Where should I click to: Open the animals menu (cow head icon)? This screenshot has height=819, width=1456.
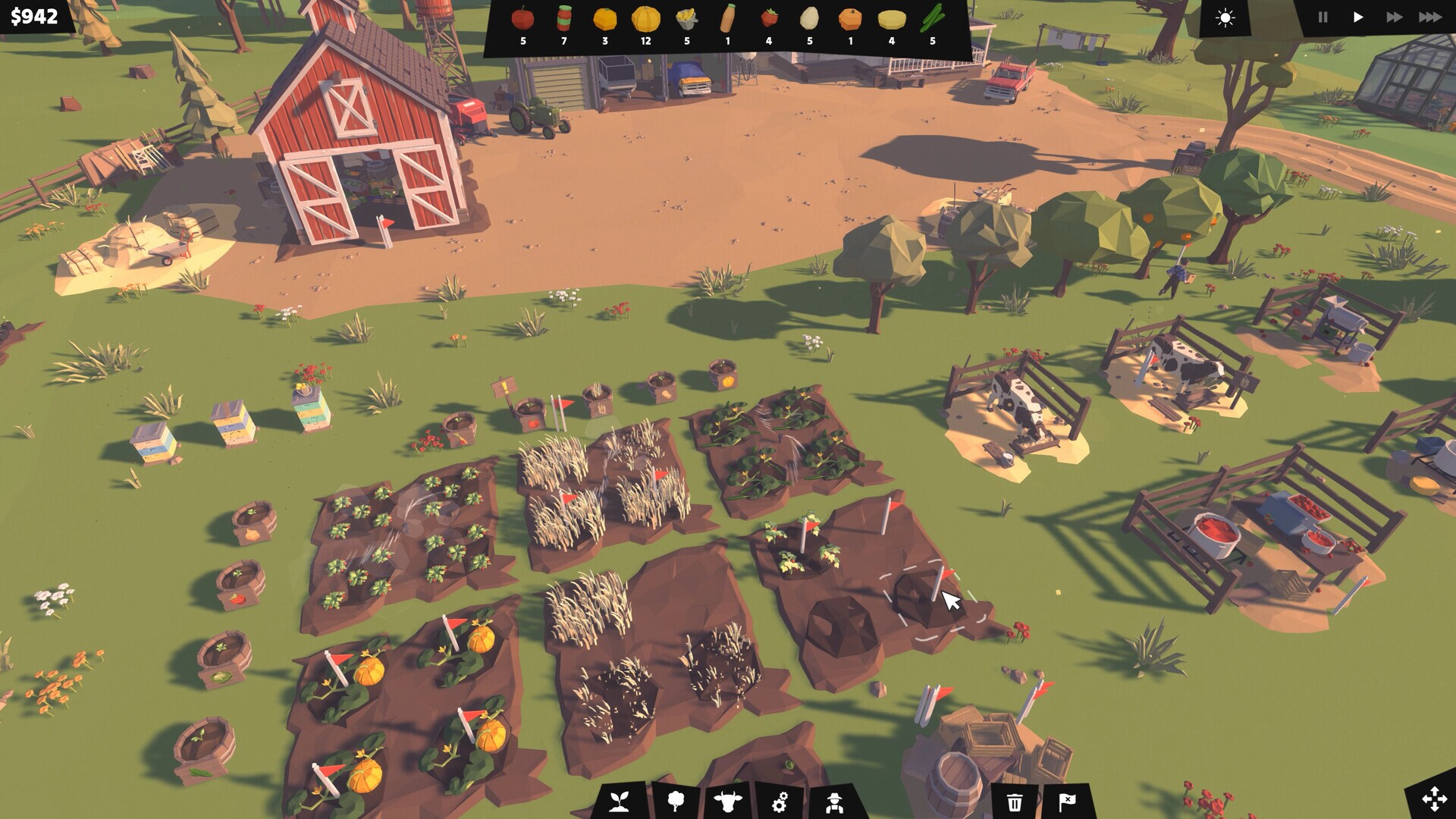pyautogui.click(x=728, y=800)
